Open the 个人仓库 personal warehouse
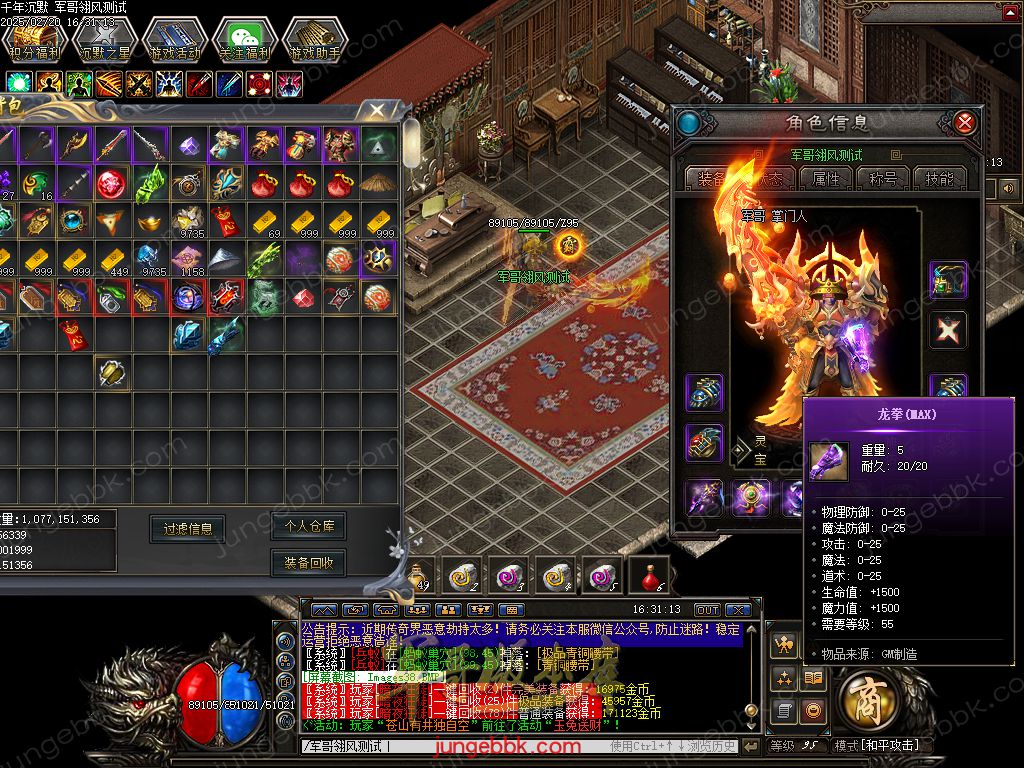The image size is (1024, 768). 309,525
